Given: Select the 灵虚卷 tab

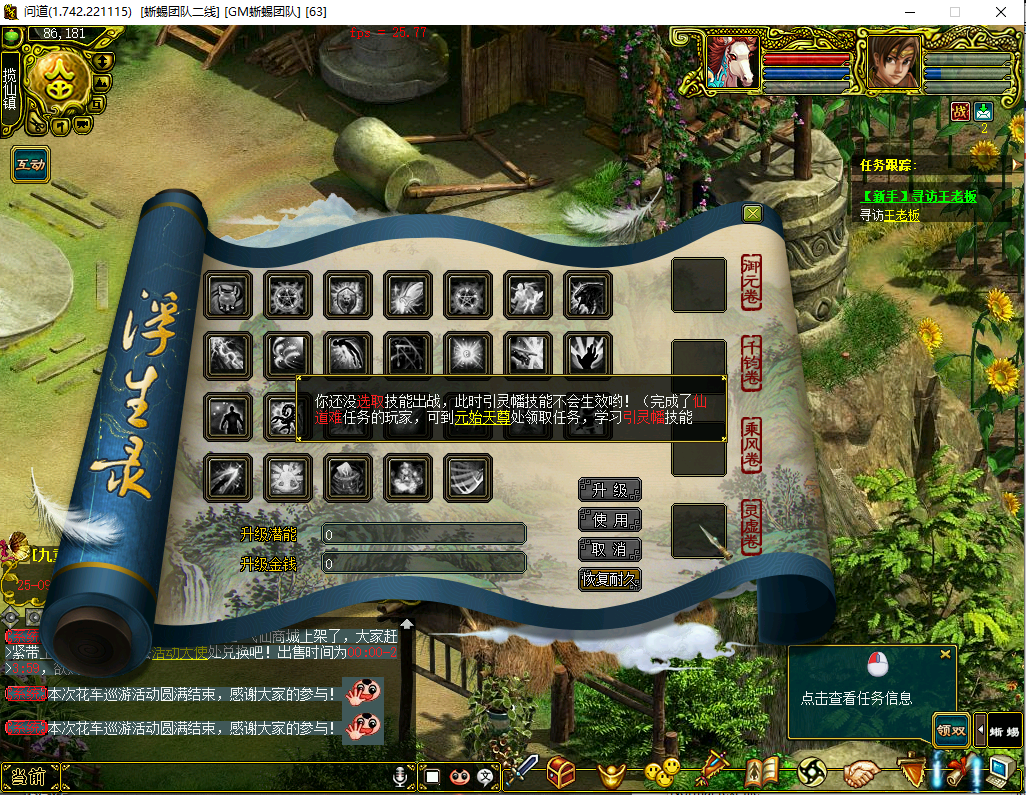Looking at the screenshot, I should point(751,527).
